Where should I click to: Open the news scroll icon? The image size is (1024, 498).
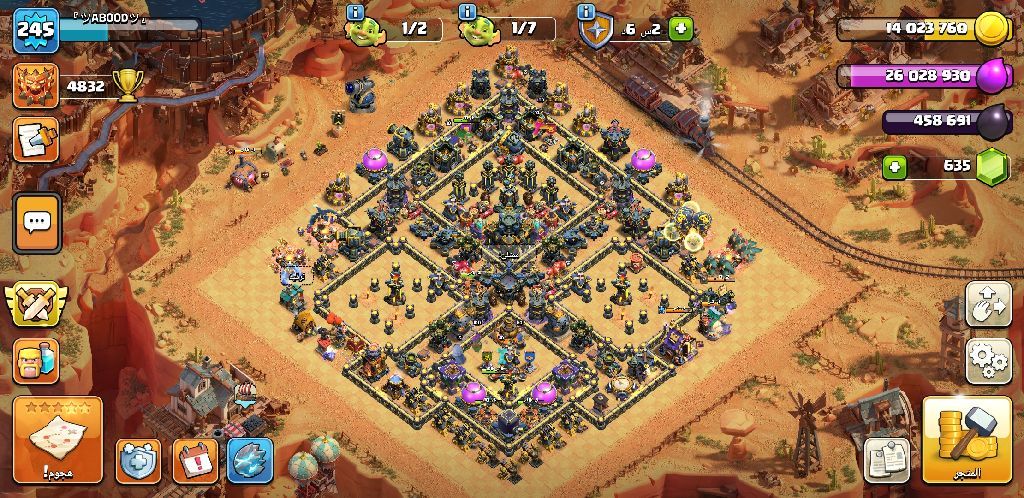[36, 140]
